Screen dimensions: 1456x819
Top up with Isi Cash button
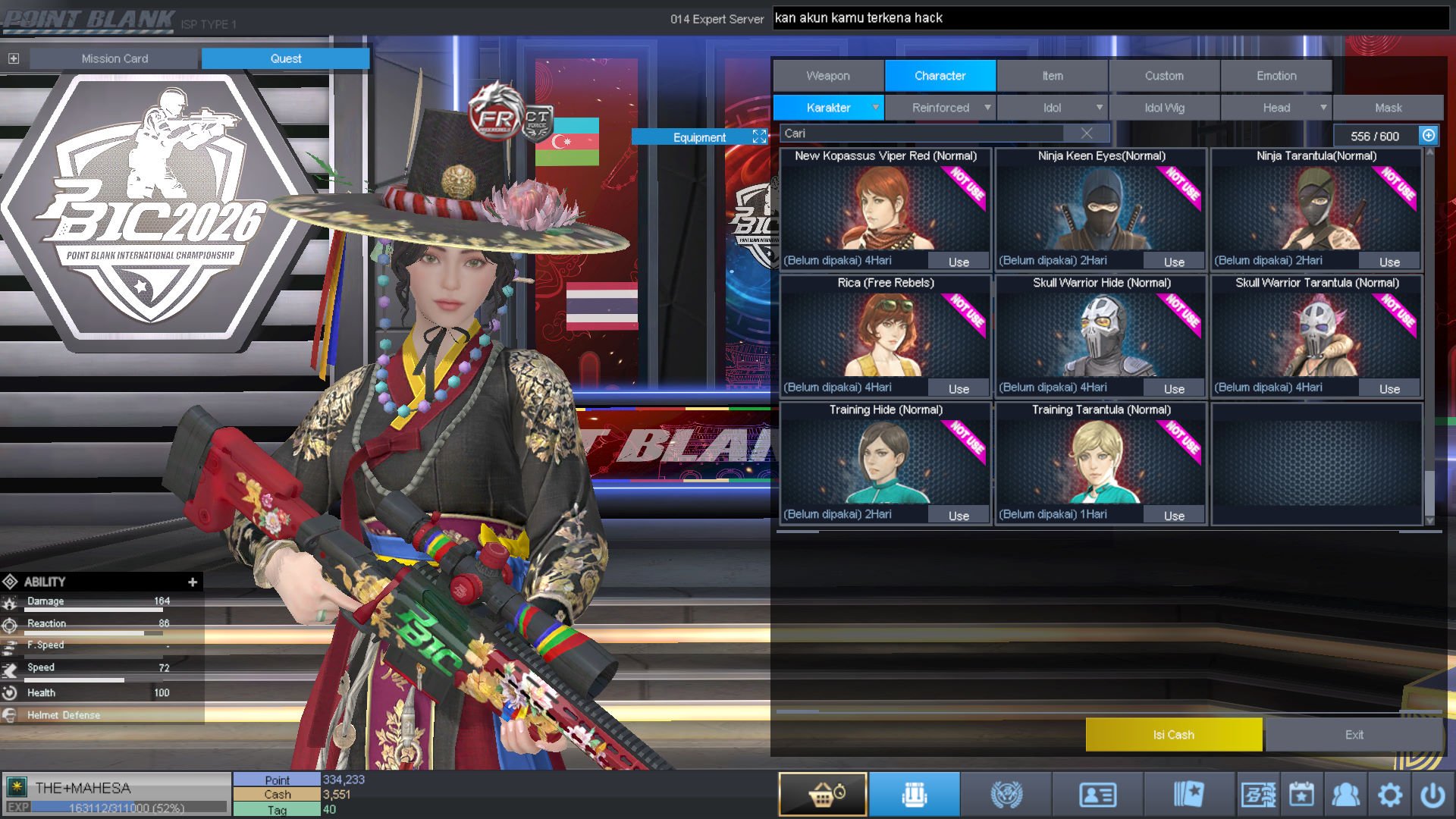1173,735
